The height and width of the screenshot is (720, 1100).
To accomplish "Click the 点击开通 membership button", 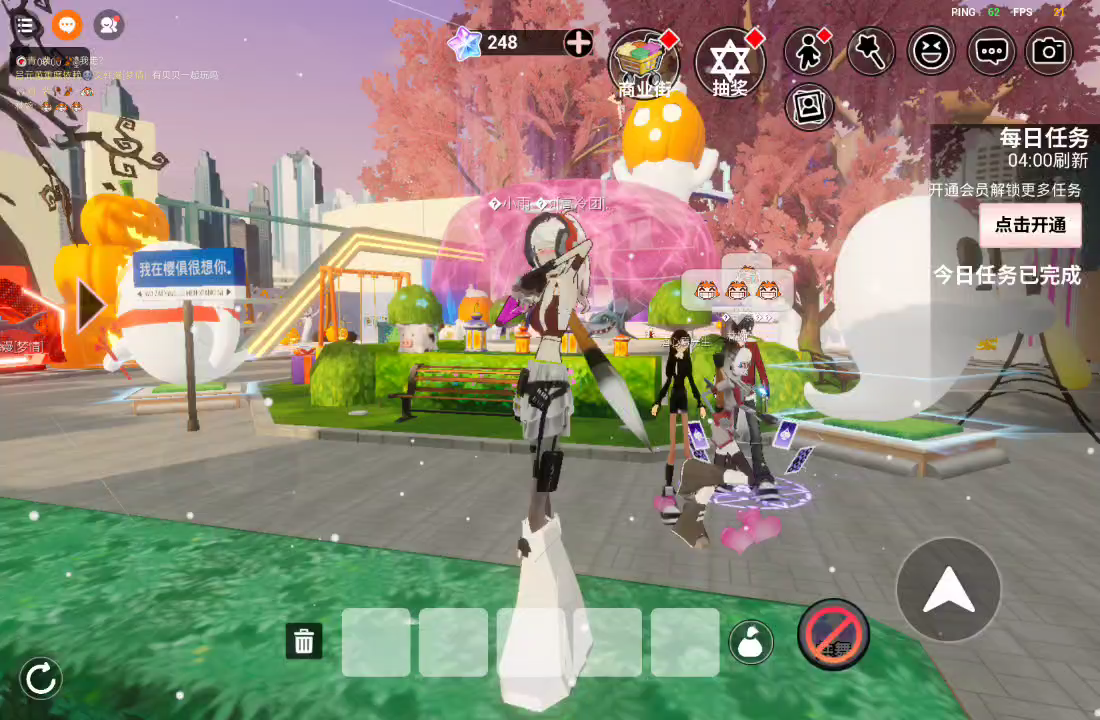I will click(1030, 225).
